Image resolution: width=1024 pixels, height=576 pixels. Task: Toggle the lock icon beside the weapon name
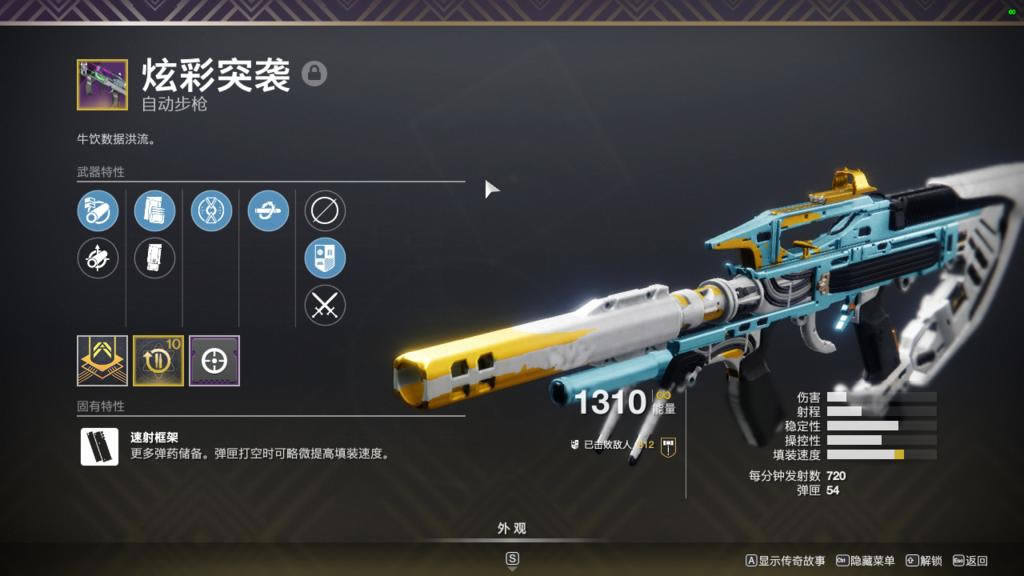pyautogui.click(x=314, y=74)
